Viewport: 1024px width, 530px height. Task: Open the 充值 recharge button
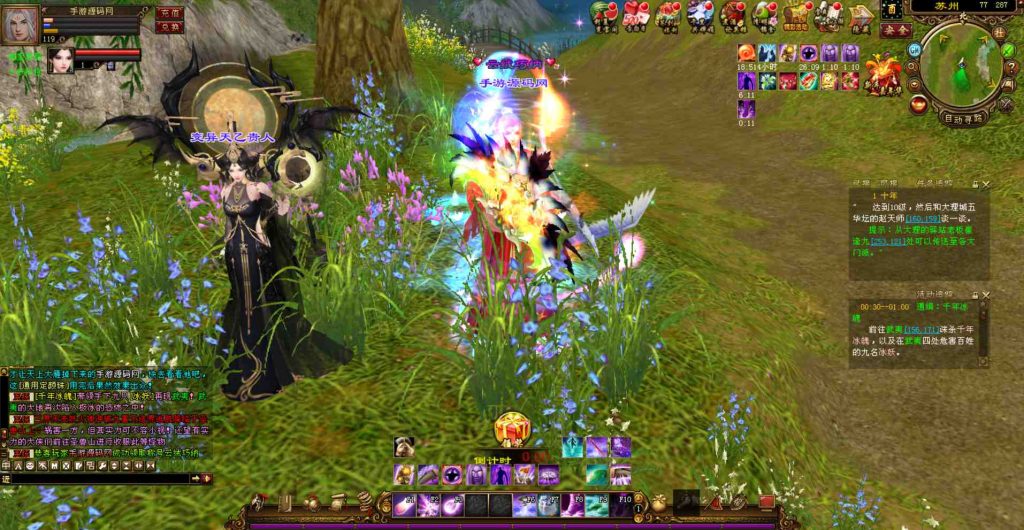point(170,13)
